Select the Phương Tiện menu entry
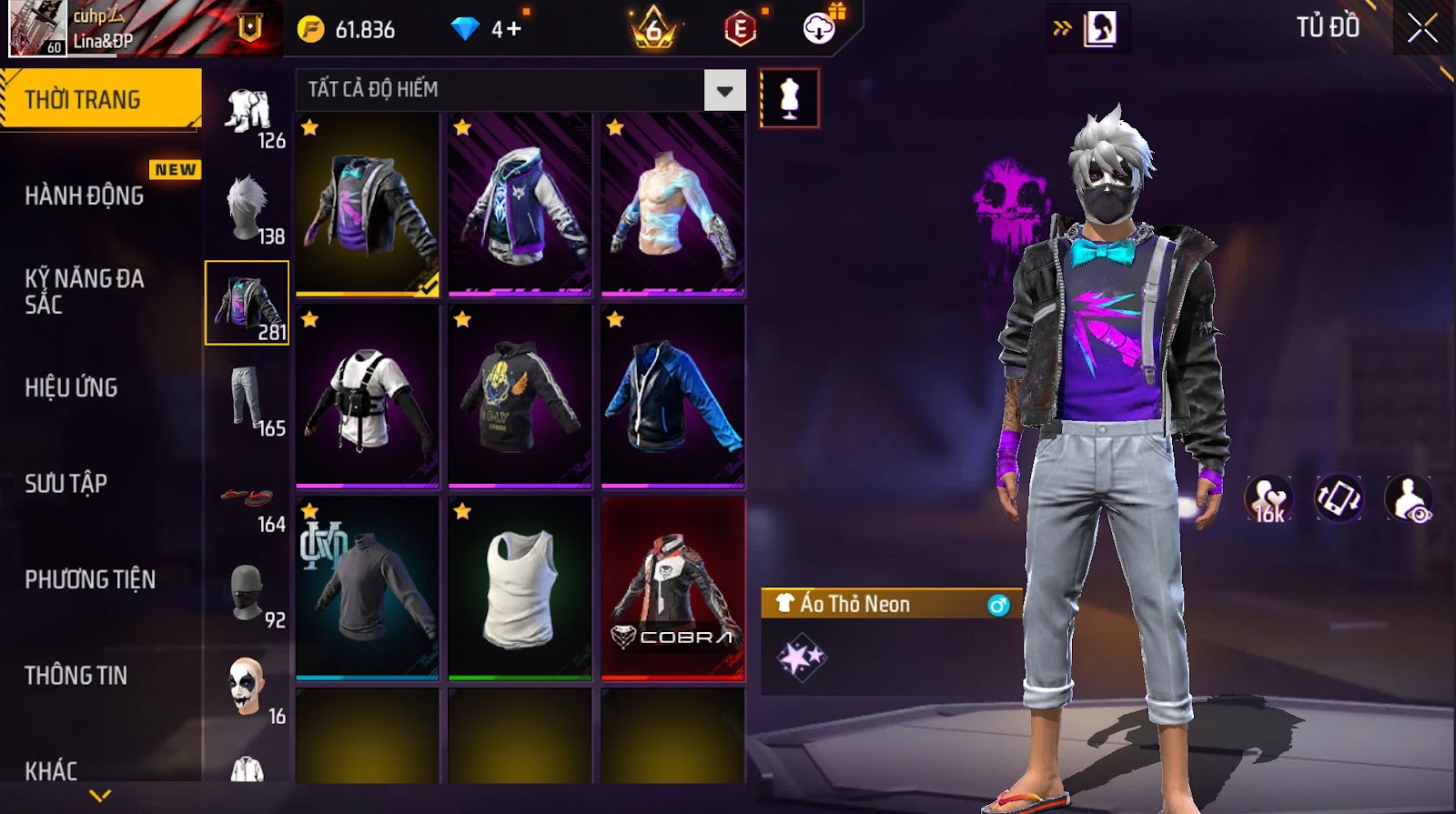 pos(89,579)
